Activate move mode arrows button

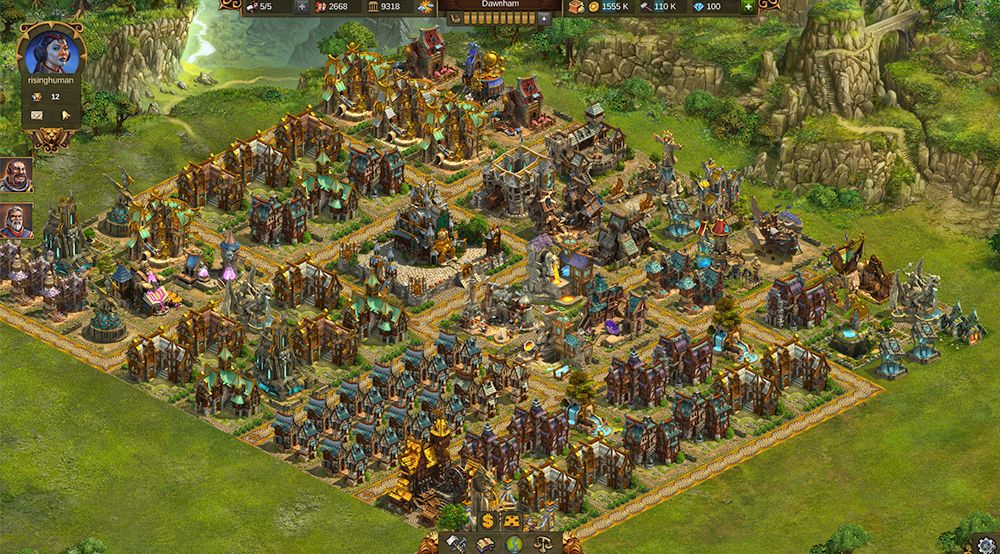511,521
